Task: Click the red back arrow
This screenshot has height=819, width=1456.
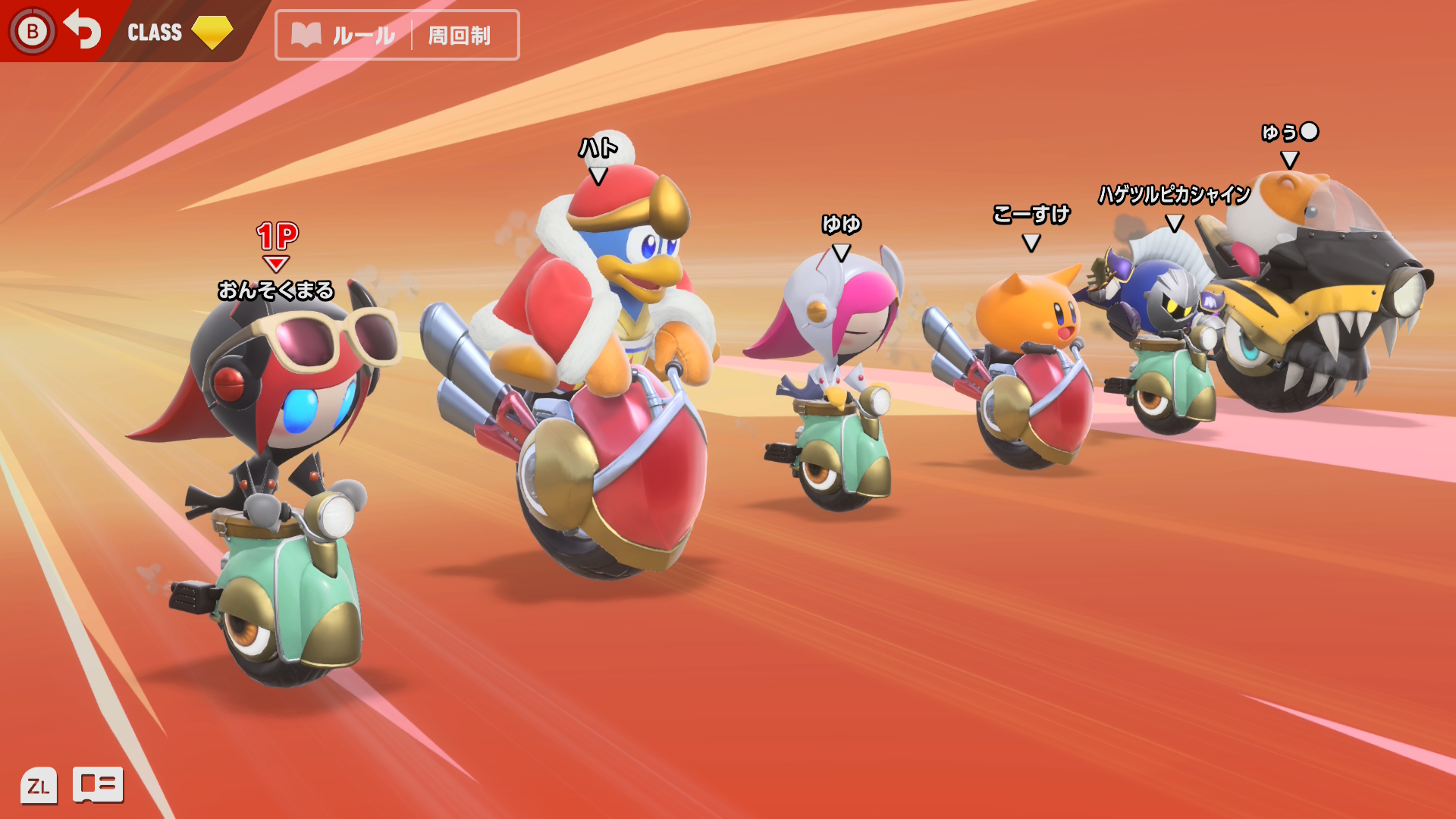Action: (82, 30)
